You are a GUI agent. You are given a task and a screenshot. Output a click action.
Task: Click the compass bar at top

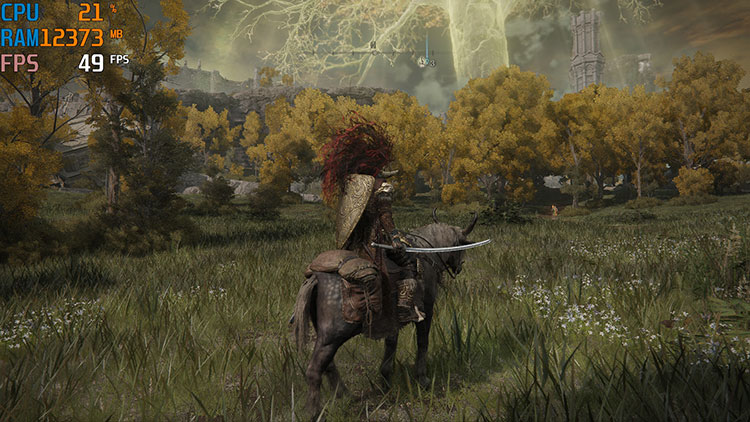pos(375,53)
